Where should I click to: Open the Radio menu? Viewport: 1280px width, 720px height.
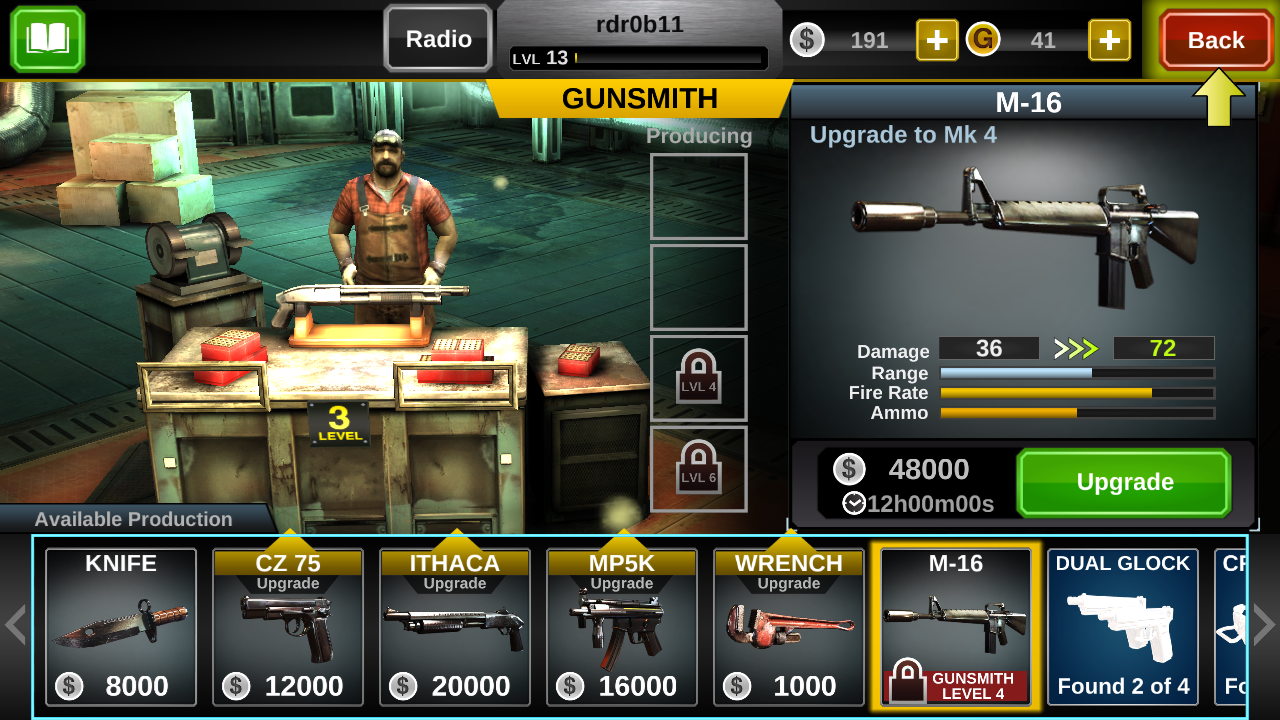[x=437, y=39]
